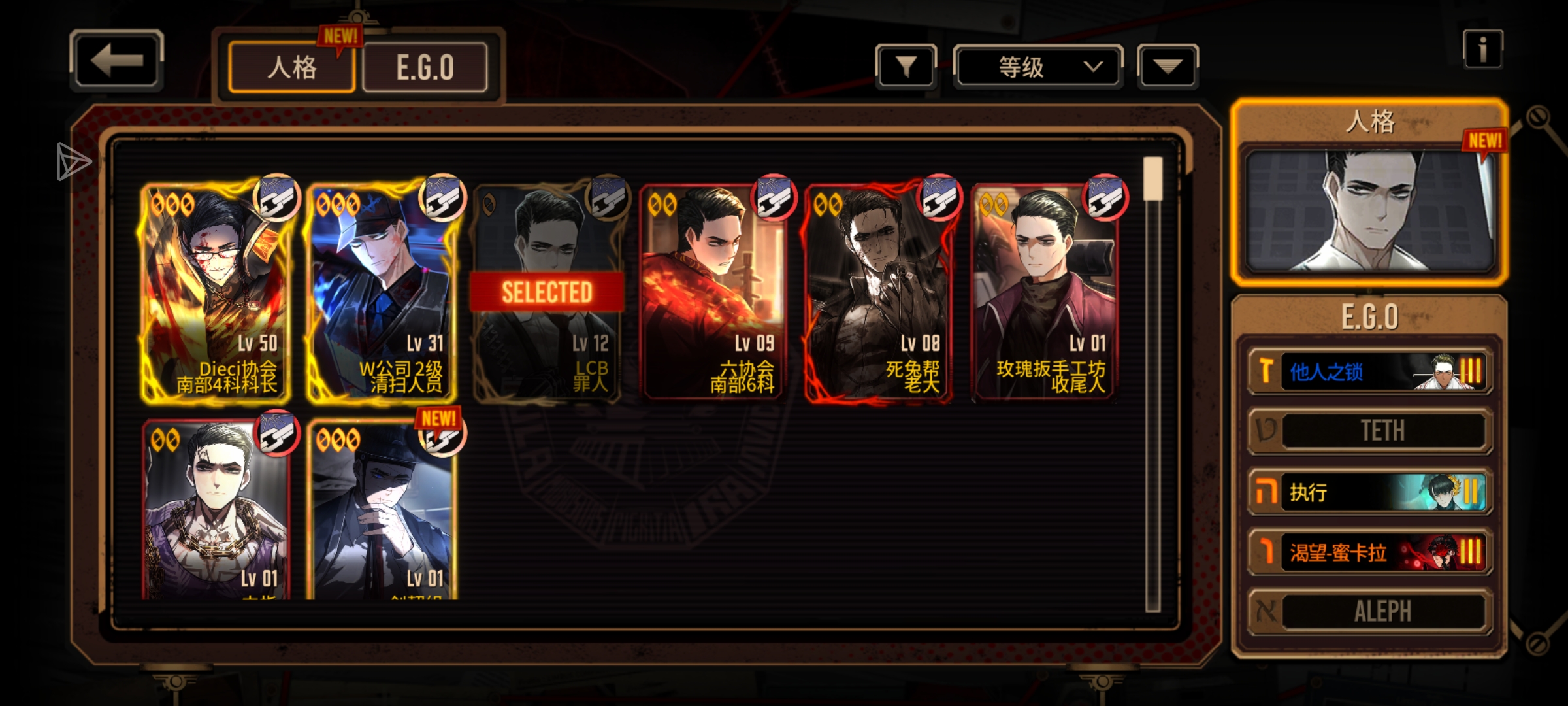Image resolution: width=1568 pixels, height=706 pixels.
Task: Open the info panel
Action: (1482, 50)
